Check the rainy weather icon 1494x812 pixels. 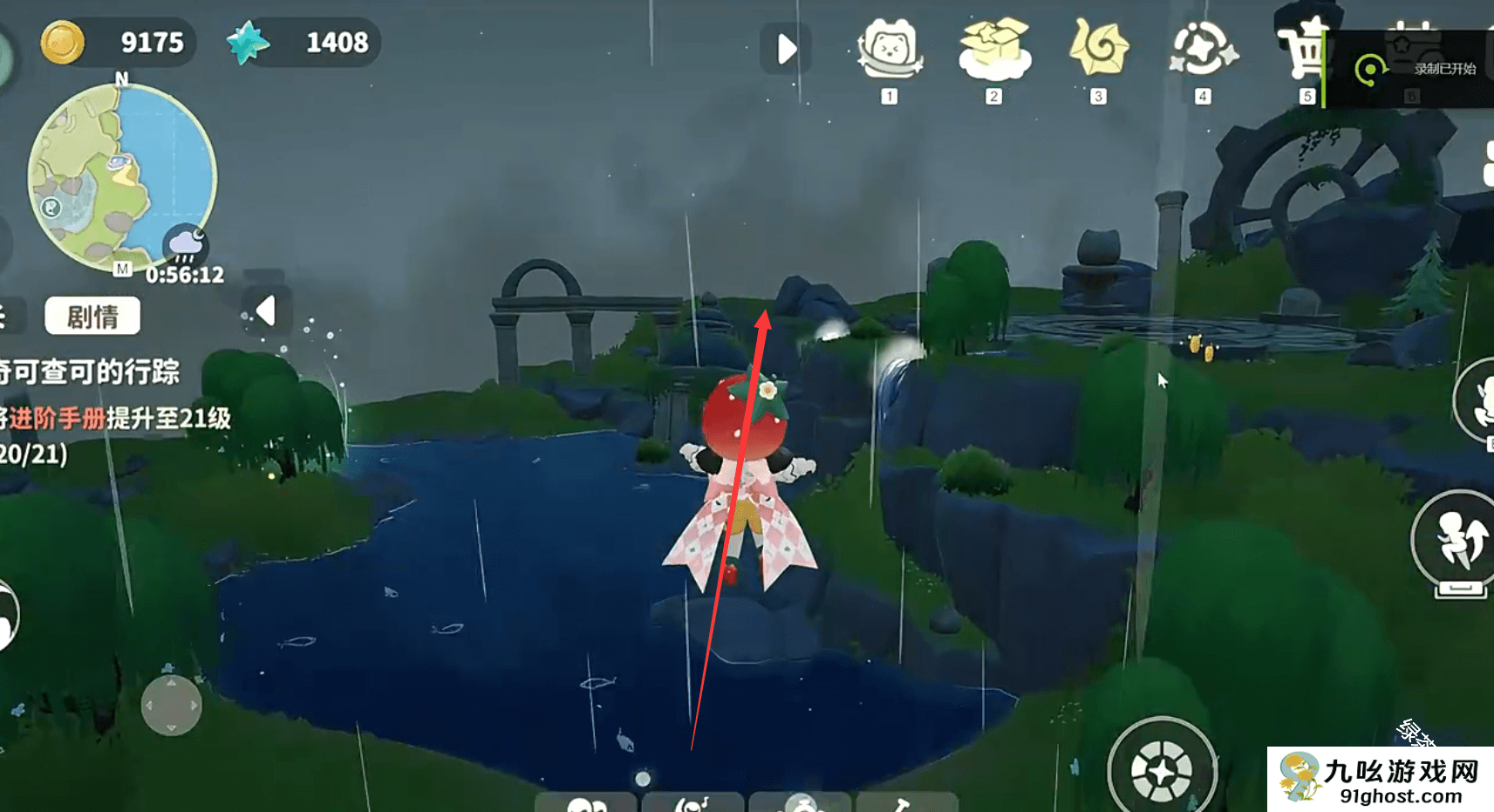click(x=185, y=245)
